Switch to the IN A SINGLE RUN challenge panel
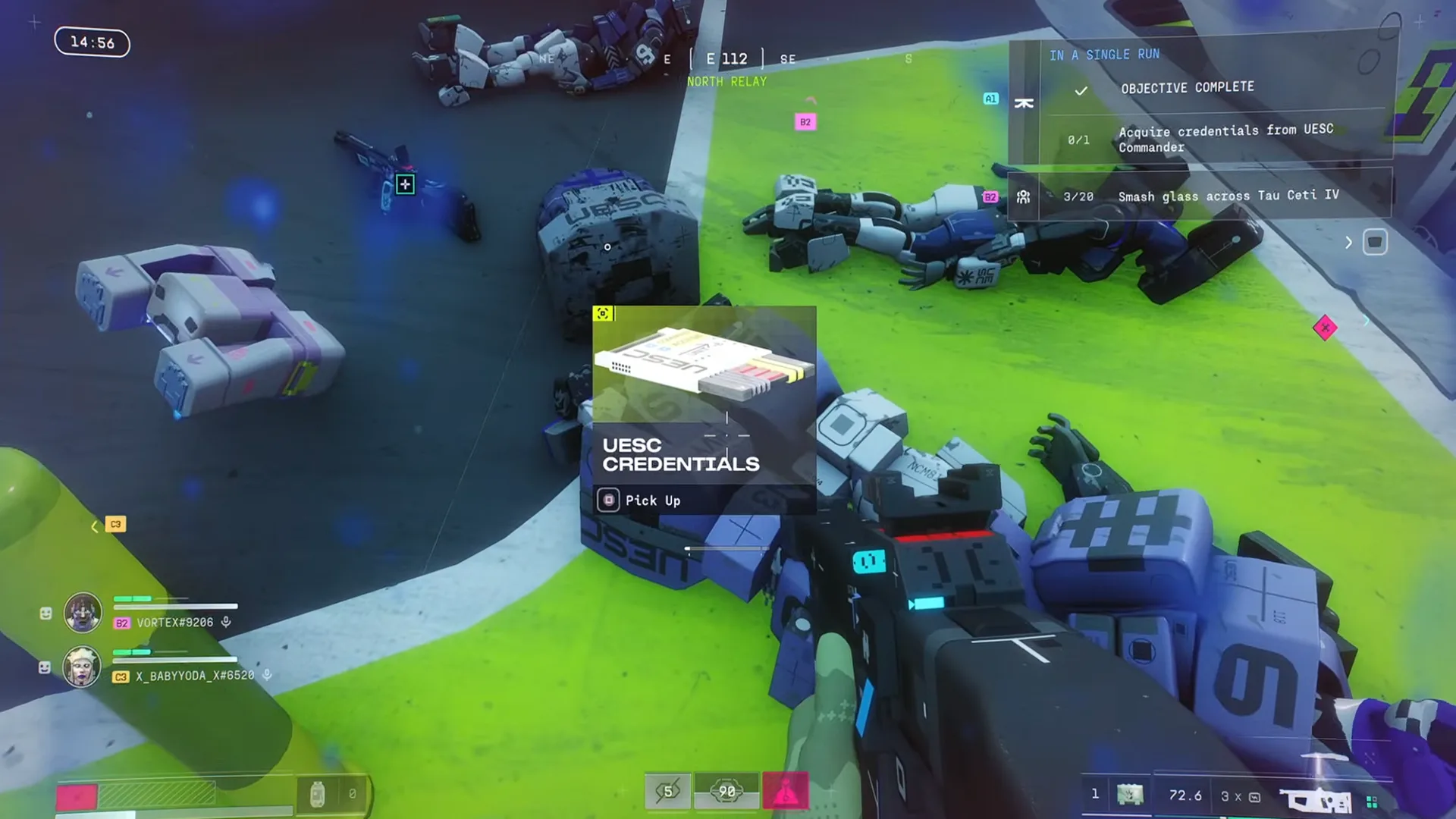Viewport: 1456px width, 819px height. pos(1103,55)
